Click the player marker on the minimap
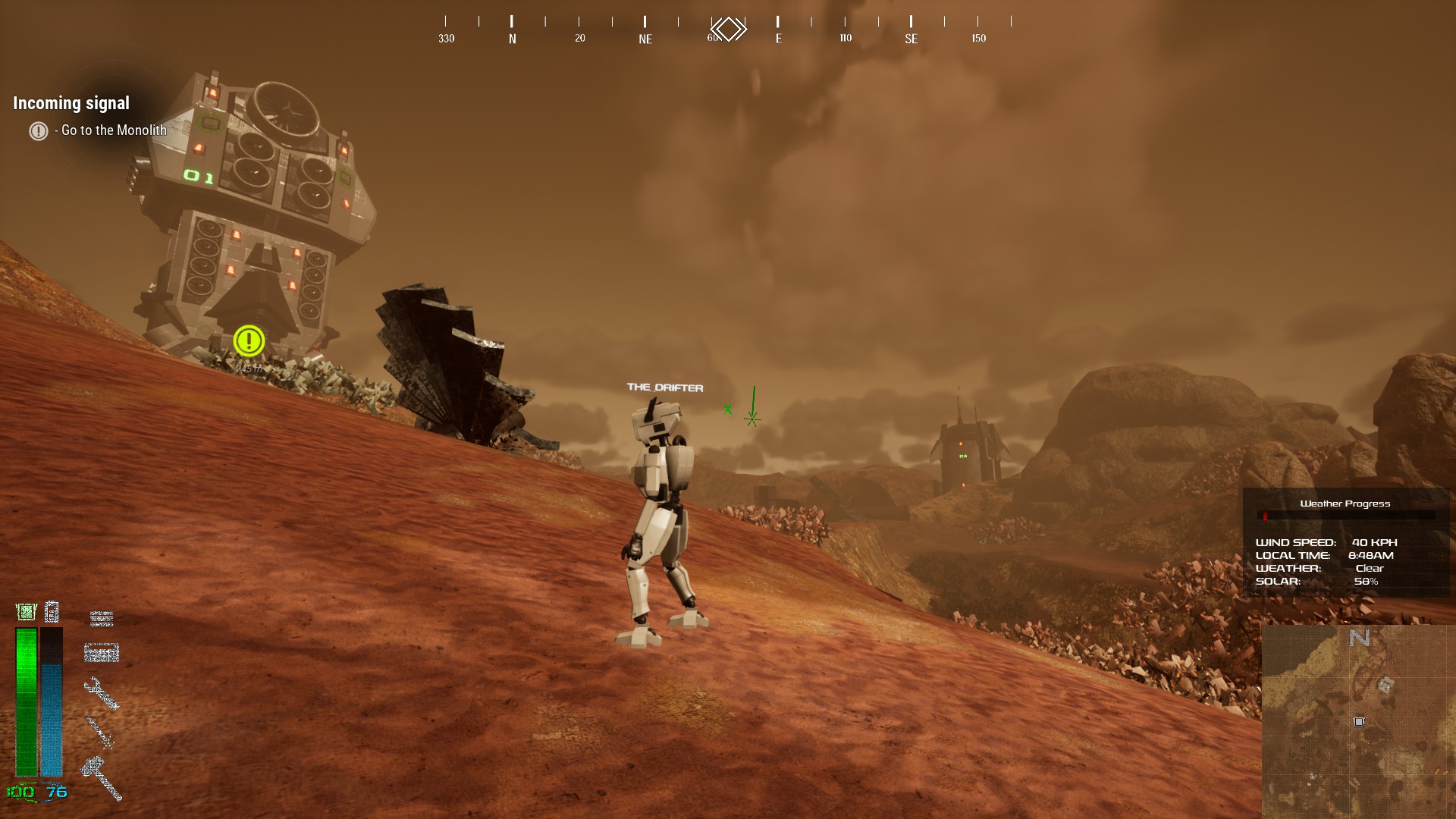Image resolution: width=1456 pixels, height=819 pixels. point(1359,722)
